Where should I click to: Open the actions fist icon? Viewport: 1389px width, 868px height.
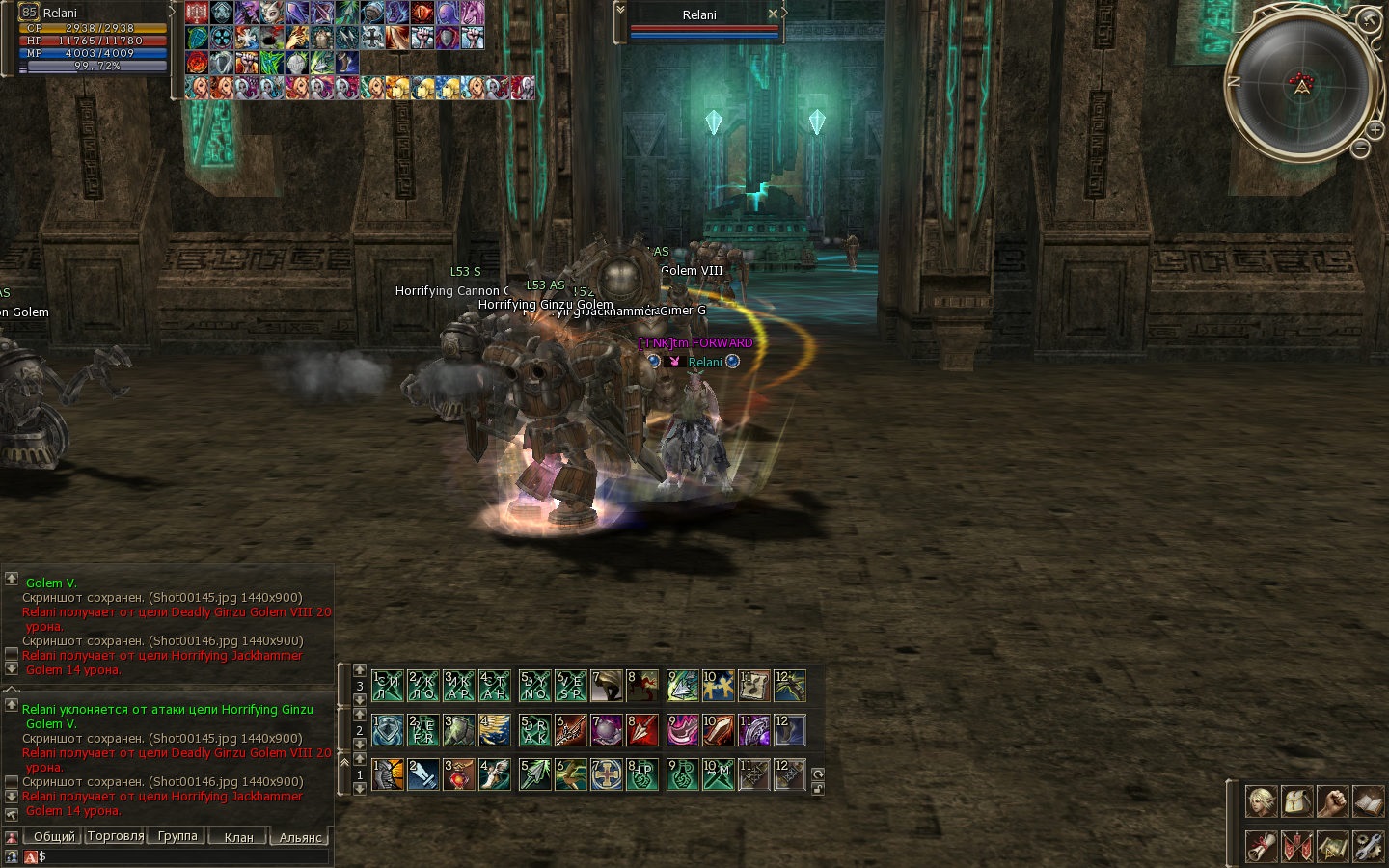coord(1333,801)
